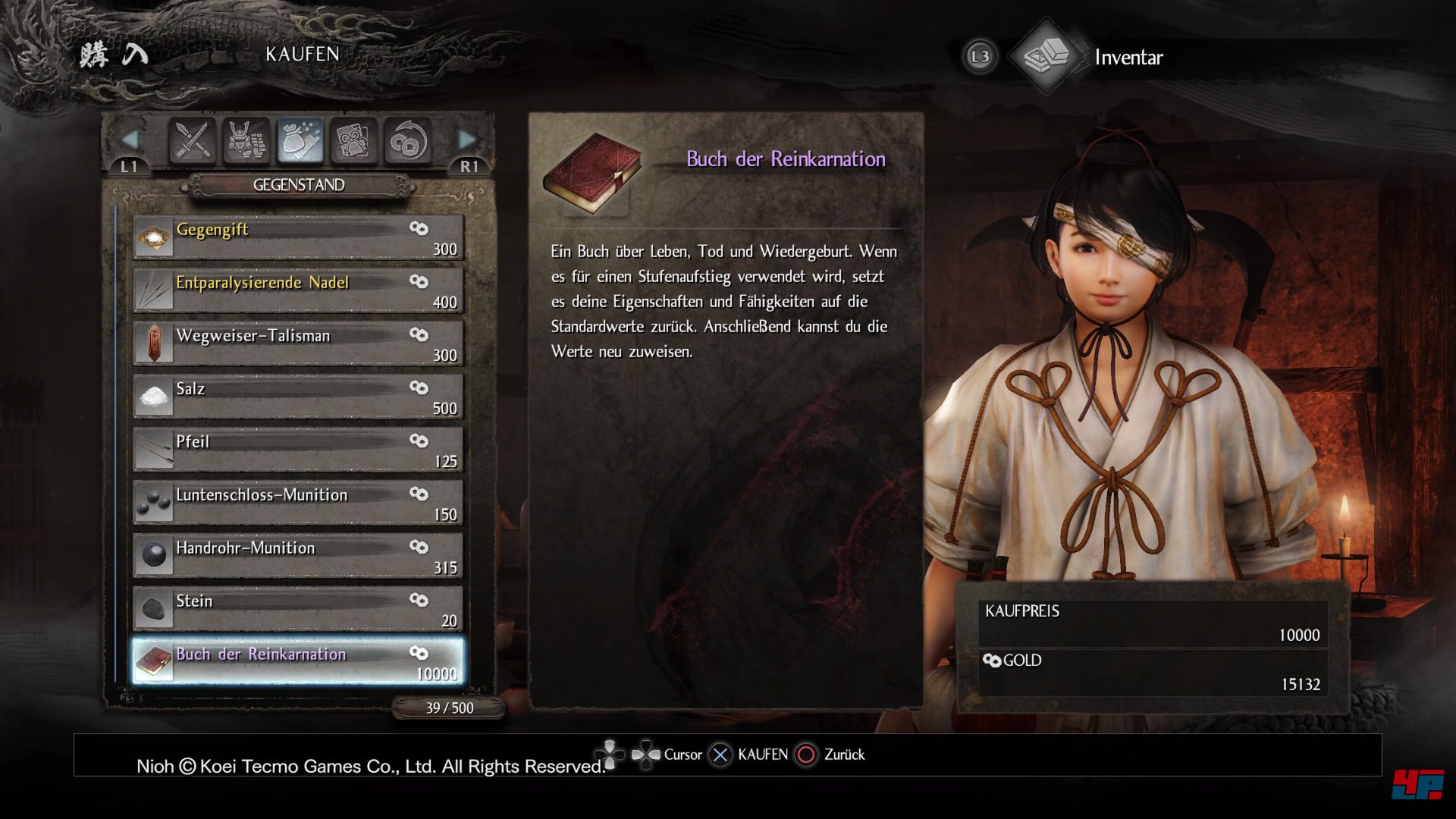This screenshot has height=819, width=1456.
Task: Select the Stein item row
Action: tap(298, 609)
